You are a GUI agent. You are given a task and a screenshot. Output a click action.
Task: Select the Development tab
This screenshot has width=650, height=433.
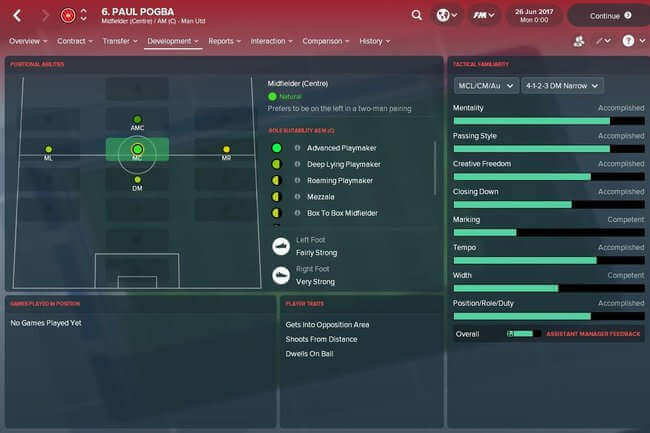[172, 41]
